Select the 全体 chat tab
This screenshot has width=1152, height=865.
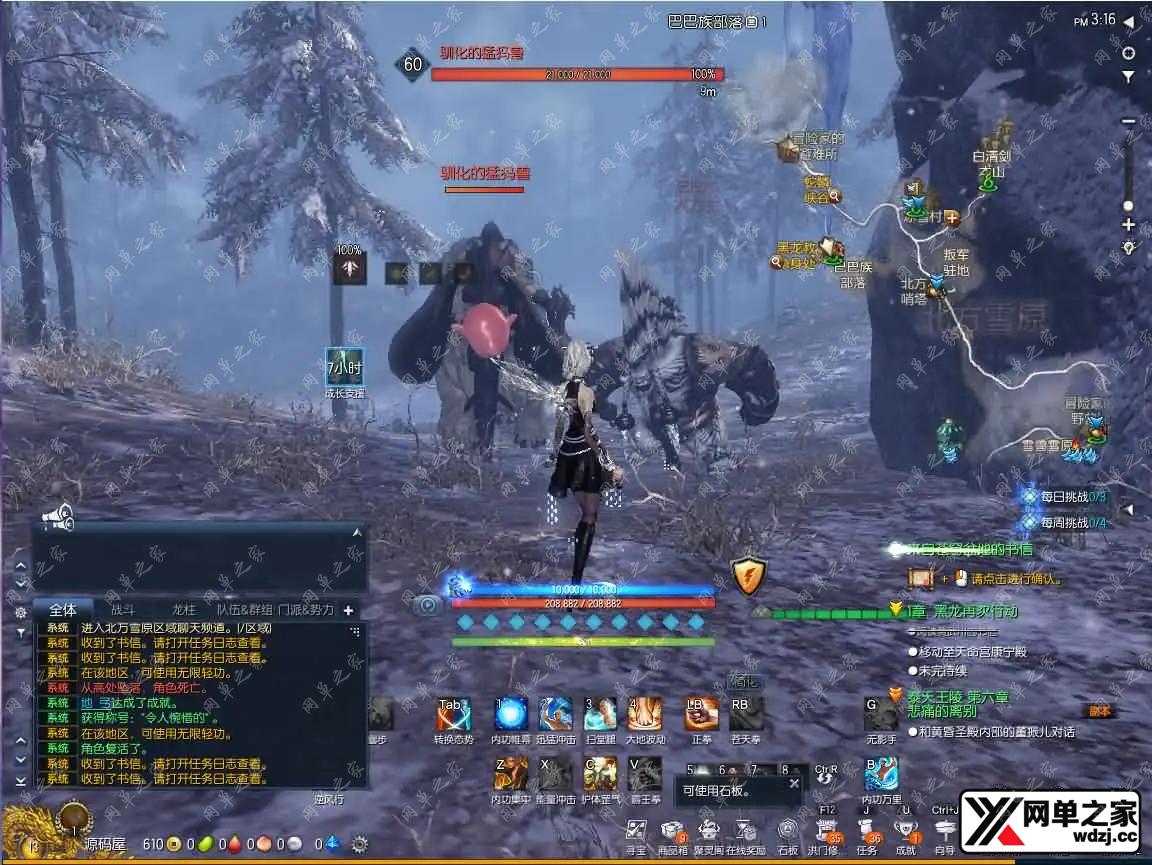click(63, 609)
